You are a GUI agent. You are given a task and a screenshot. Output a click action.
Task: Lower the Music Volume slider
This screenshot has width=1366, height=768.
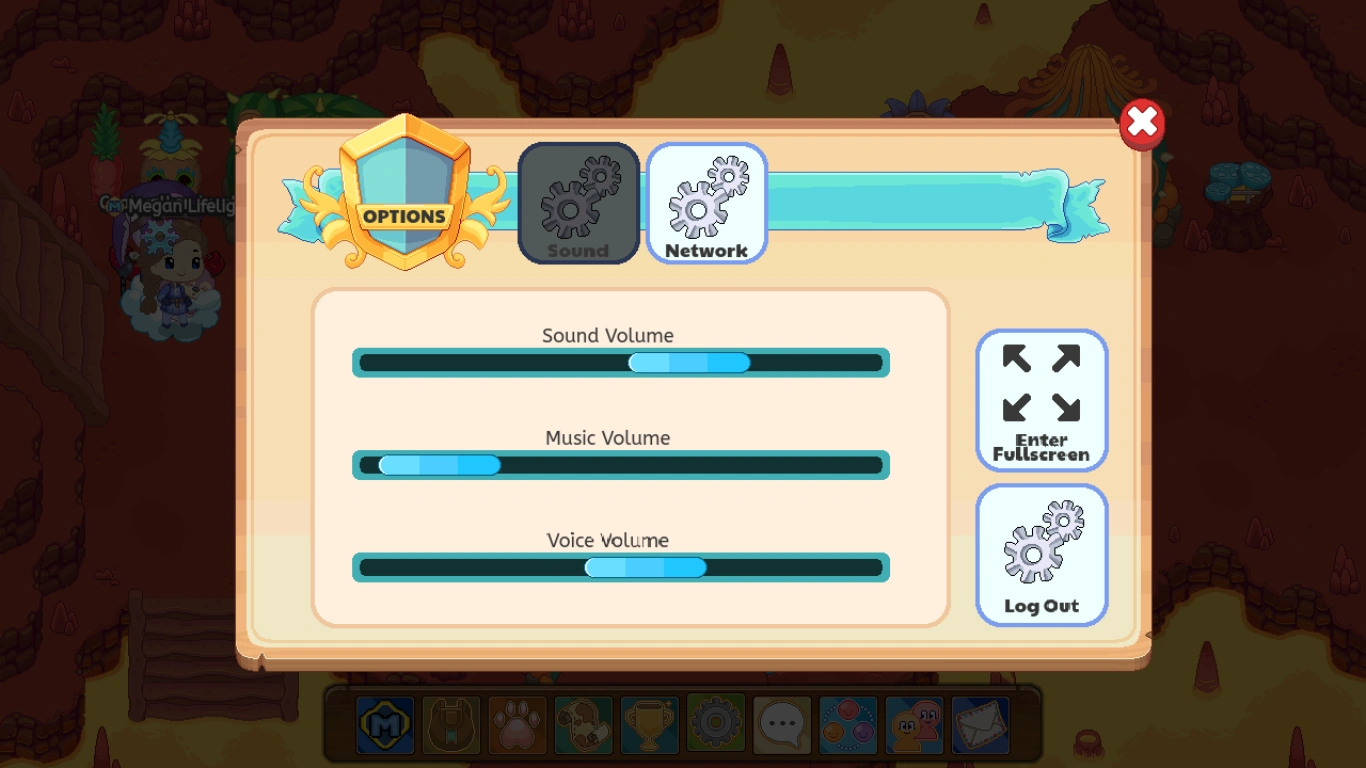440,464
